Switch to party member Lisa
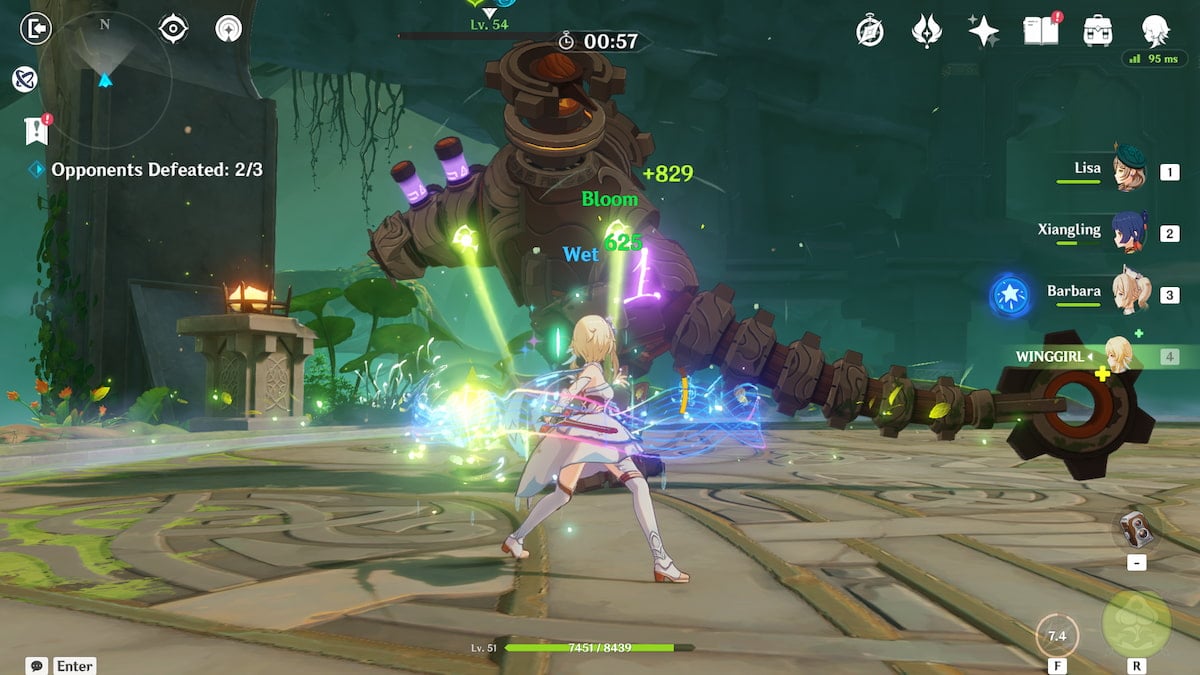Viewport: 1200px width, 675px height. (1130, 172)
